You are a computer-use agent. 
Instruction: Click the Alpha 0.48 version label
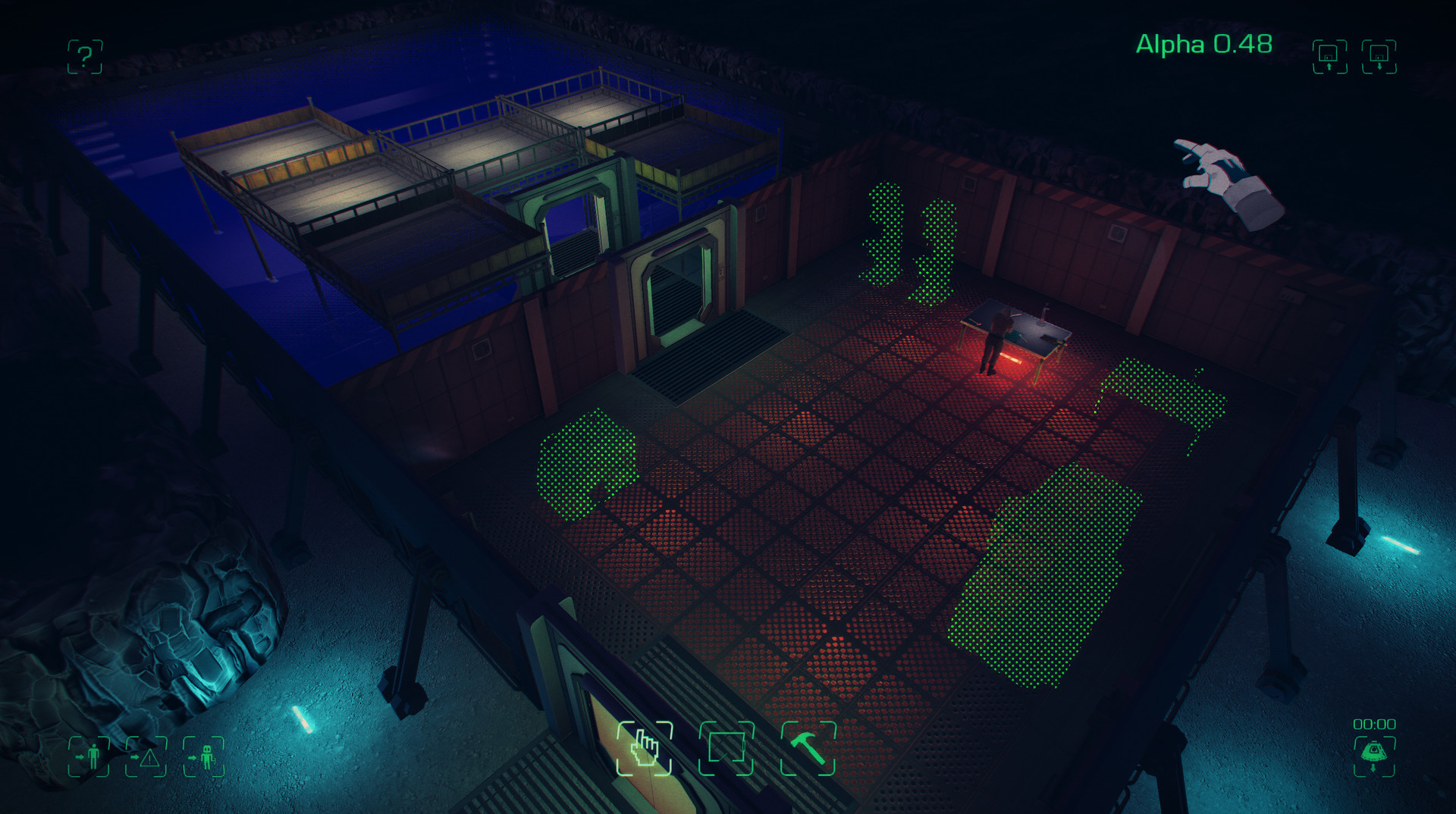click(x=1204, y=45)
